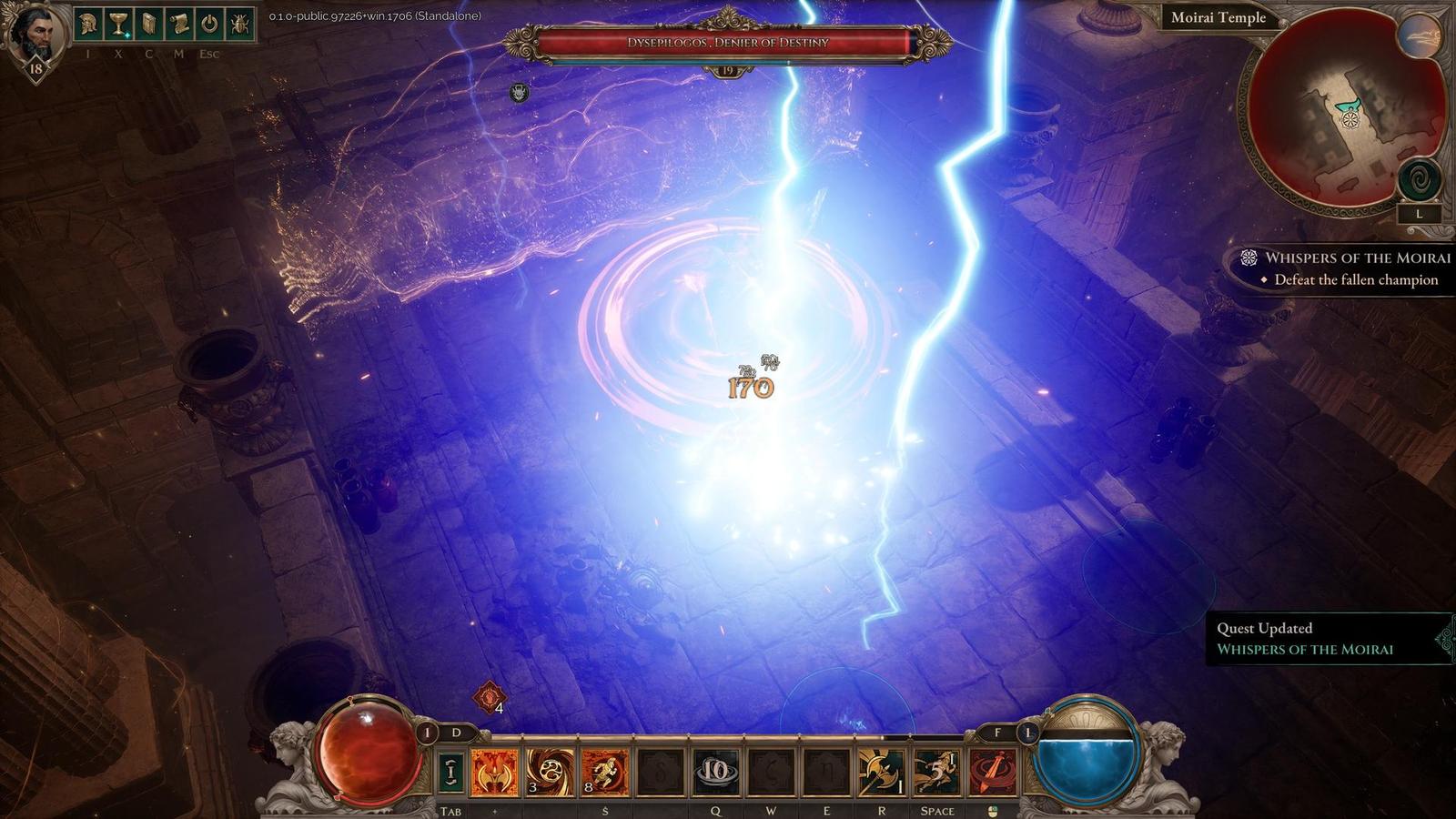This screenshot has height=819, width=1456.
Task: Activate the red running-figure skill
Action: pos(604,773)
